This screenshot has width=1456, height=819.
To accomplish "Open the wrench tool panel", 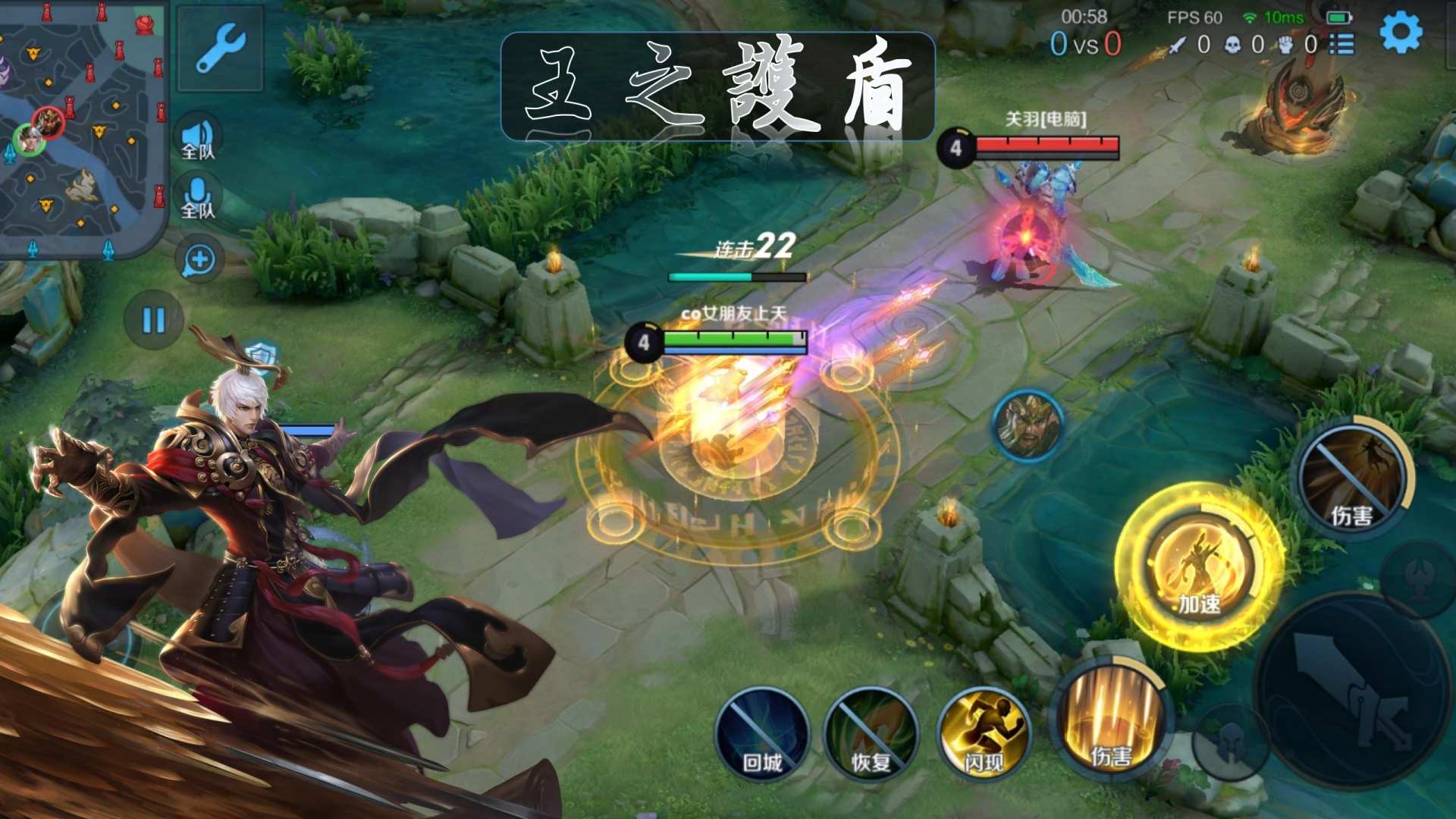I will (220, 47).
